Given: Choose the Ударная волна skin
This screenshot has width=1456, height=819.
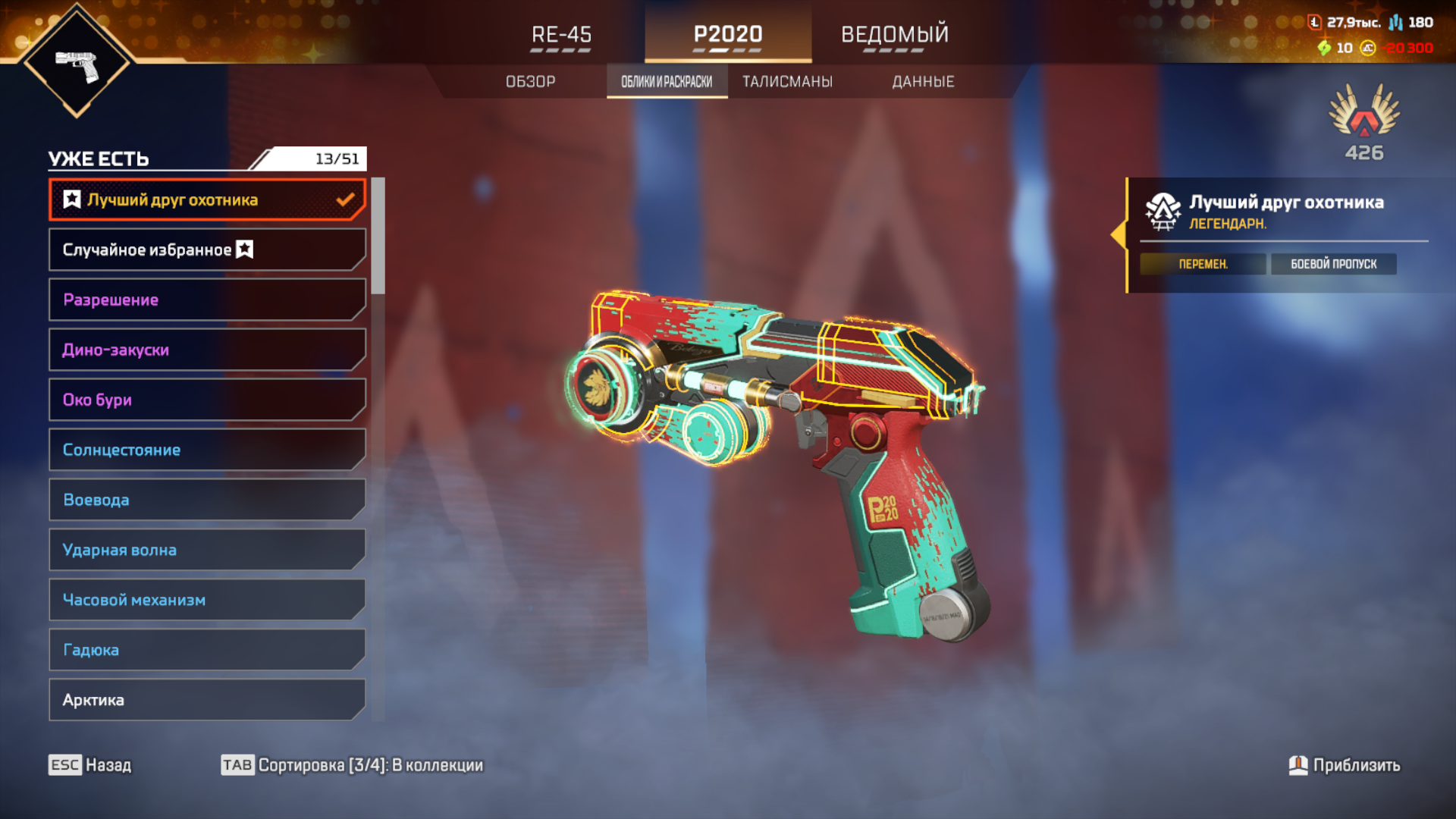Looking at the screenshot, I should (207, 551).
